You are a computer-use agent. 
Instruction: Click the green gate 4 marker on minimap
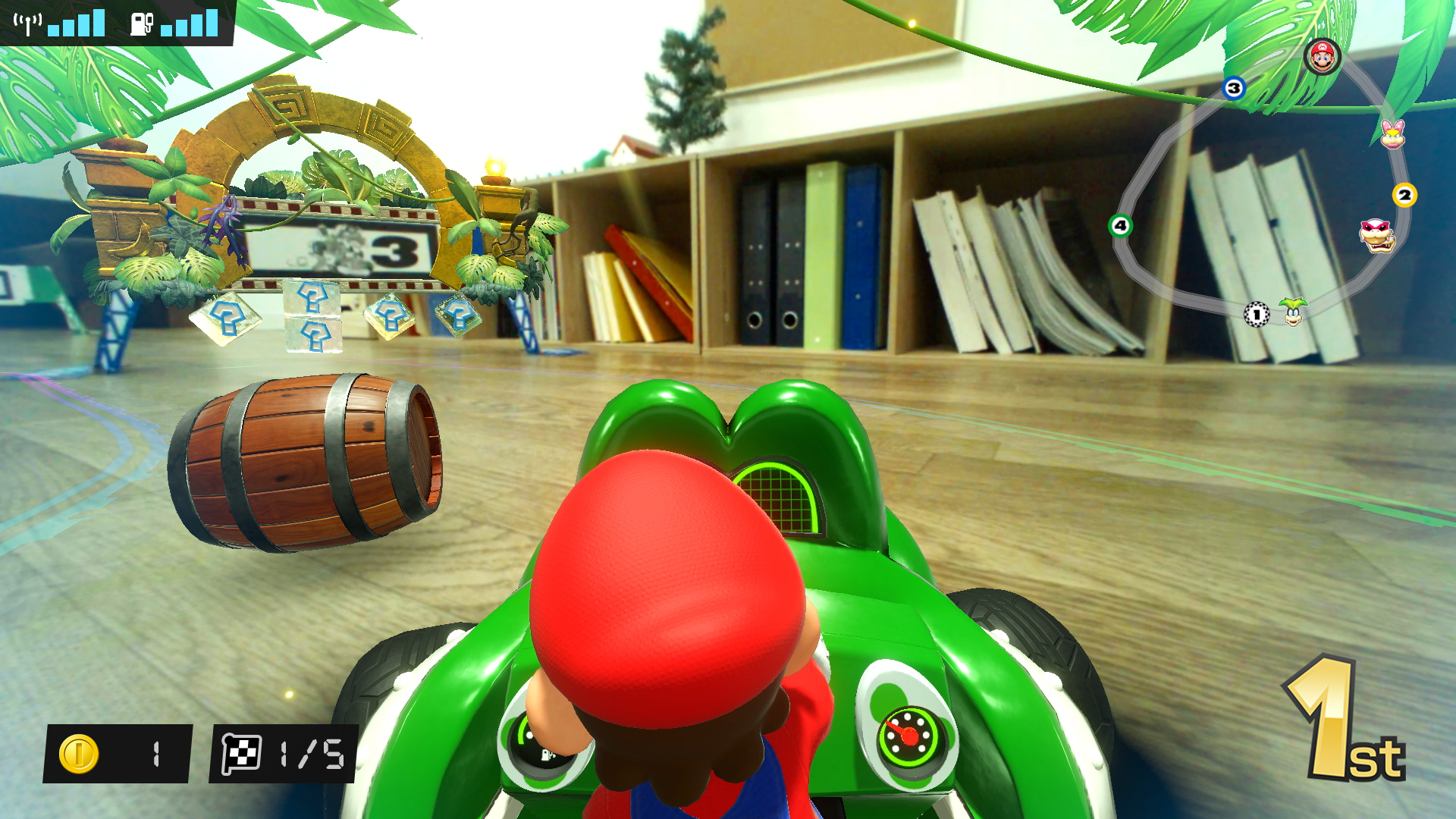[x=1120, y=224]
